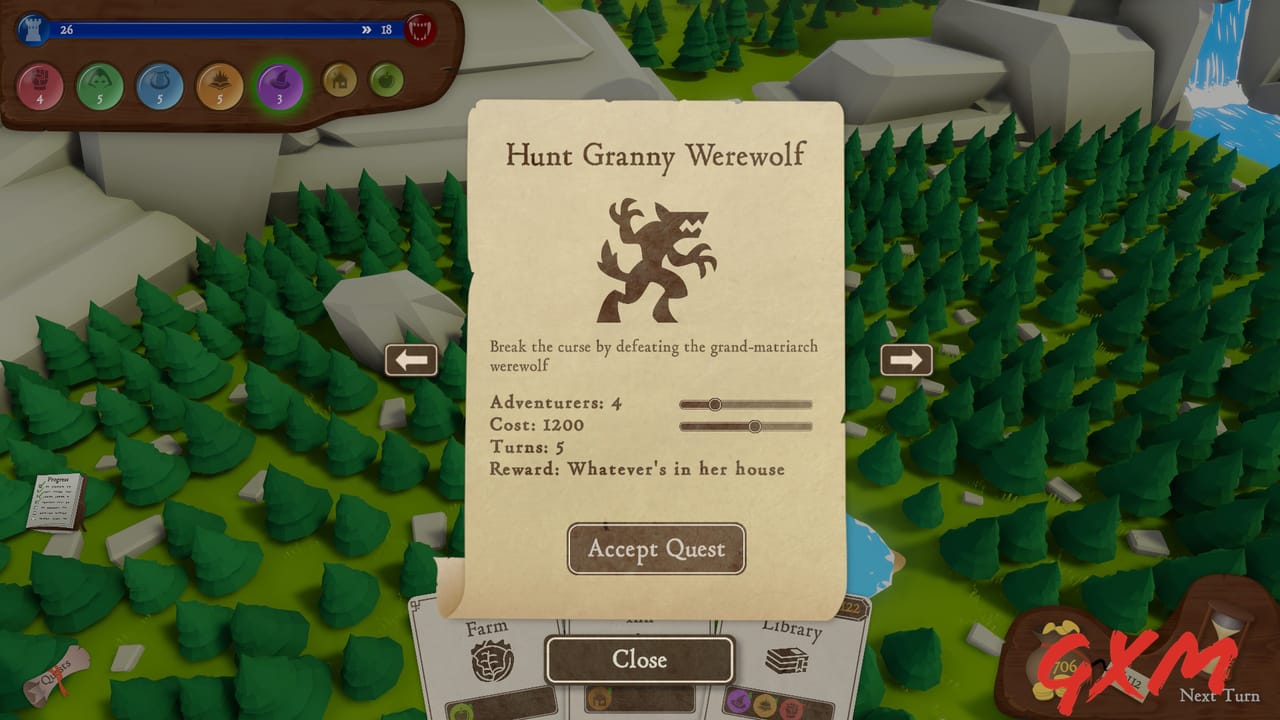Image resolution: width=1280 pixels, height=720 pixels.
Task: Click the glowing purple wizard hat icon
Action: (279, 86)
